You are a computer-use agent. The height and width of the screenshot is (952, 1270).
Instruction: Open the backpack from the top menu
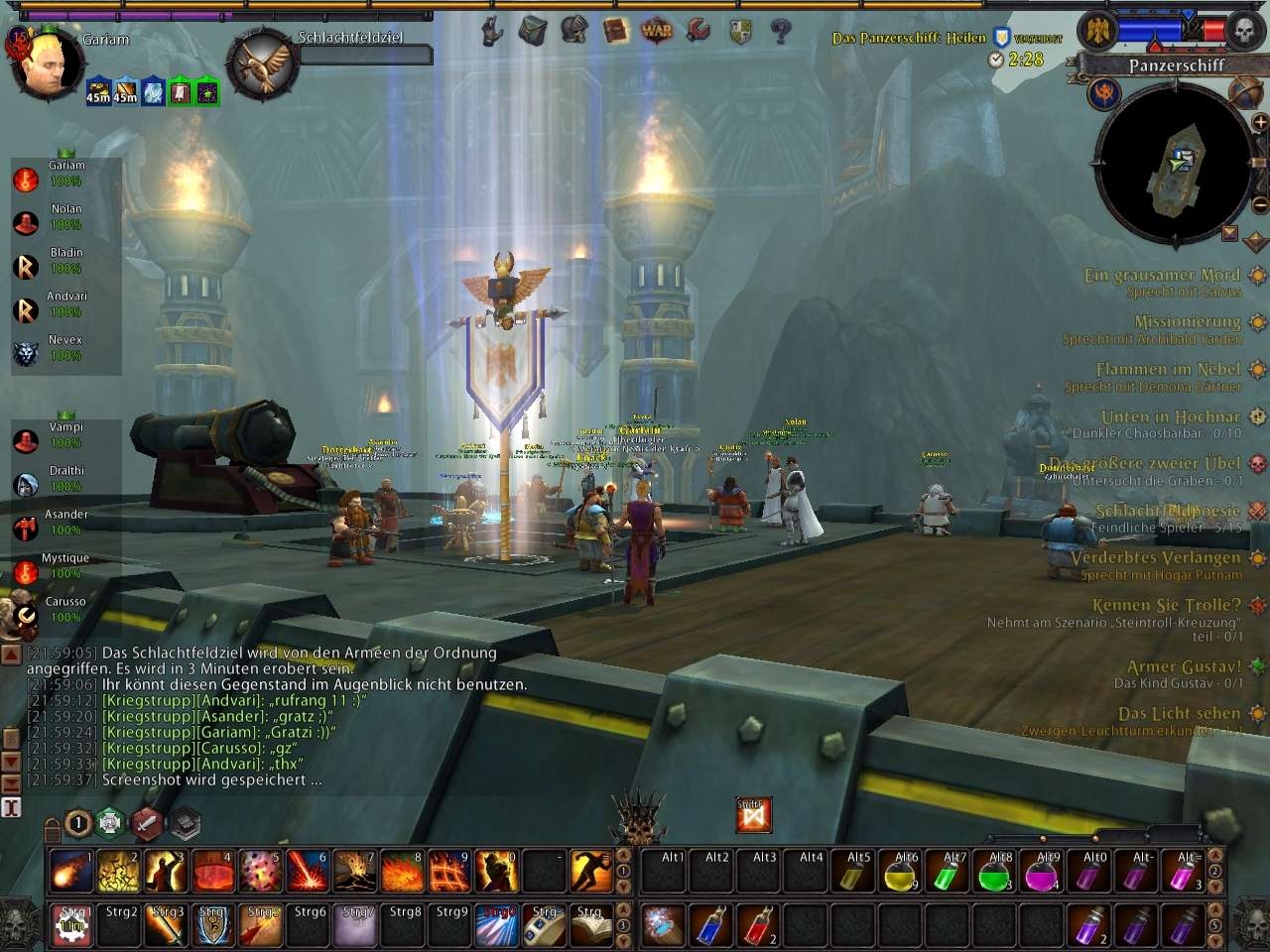533,31
